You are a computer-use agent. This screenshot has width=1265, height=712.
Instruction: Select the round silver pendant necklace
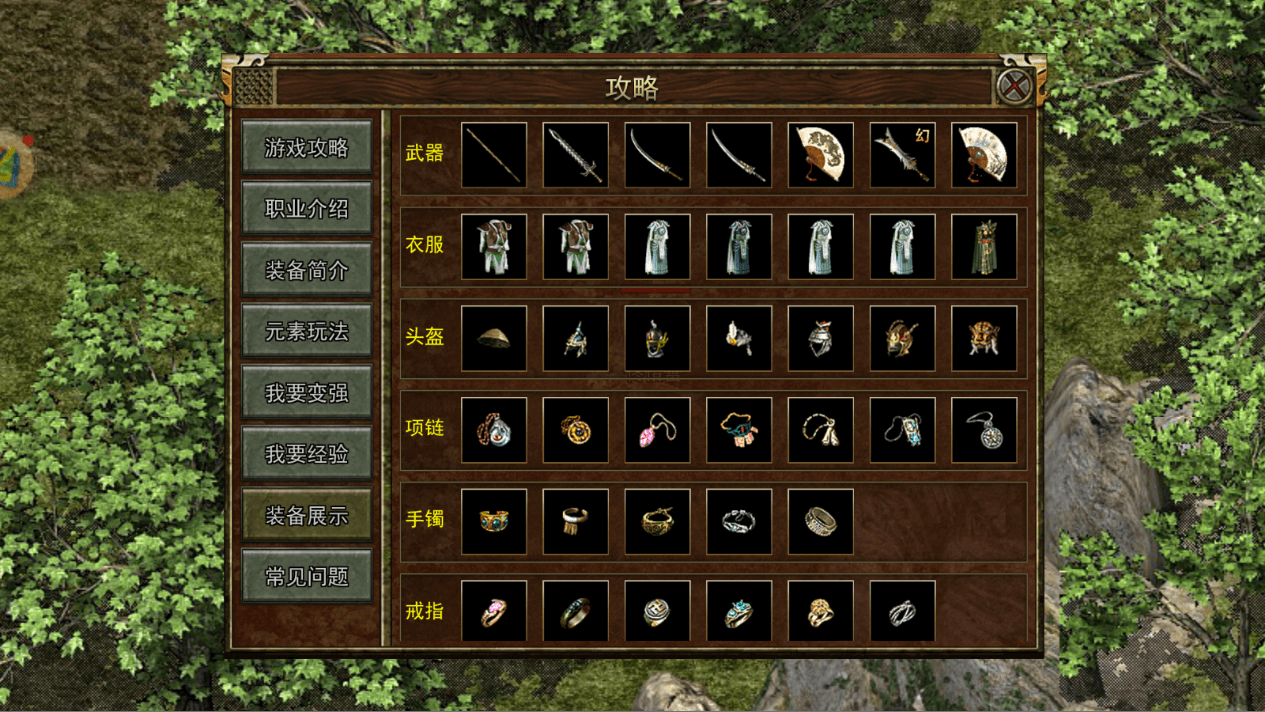[x=984, y=430]
